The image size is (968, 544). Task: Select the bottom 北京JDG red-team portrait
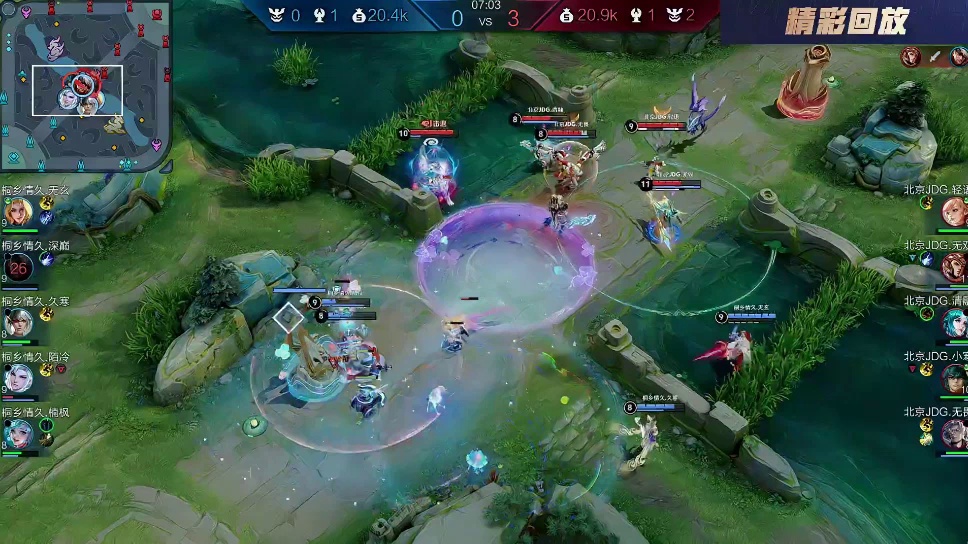tap(953, 432)
